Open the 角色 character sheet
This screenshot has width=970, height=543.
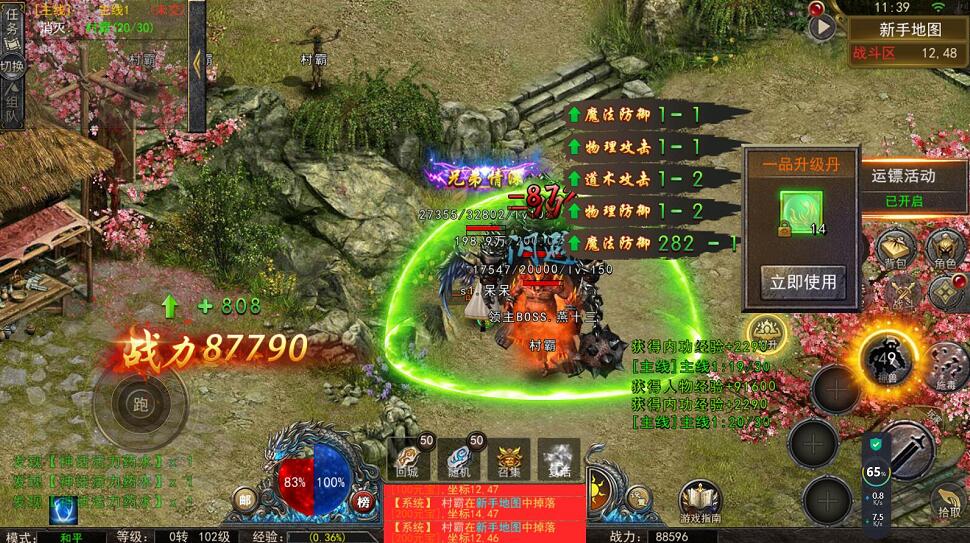(944, 250)
